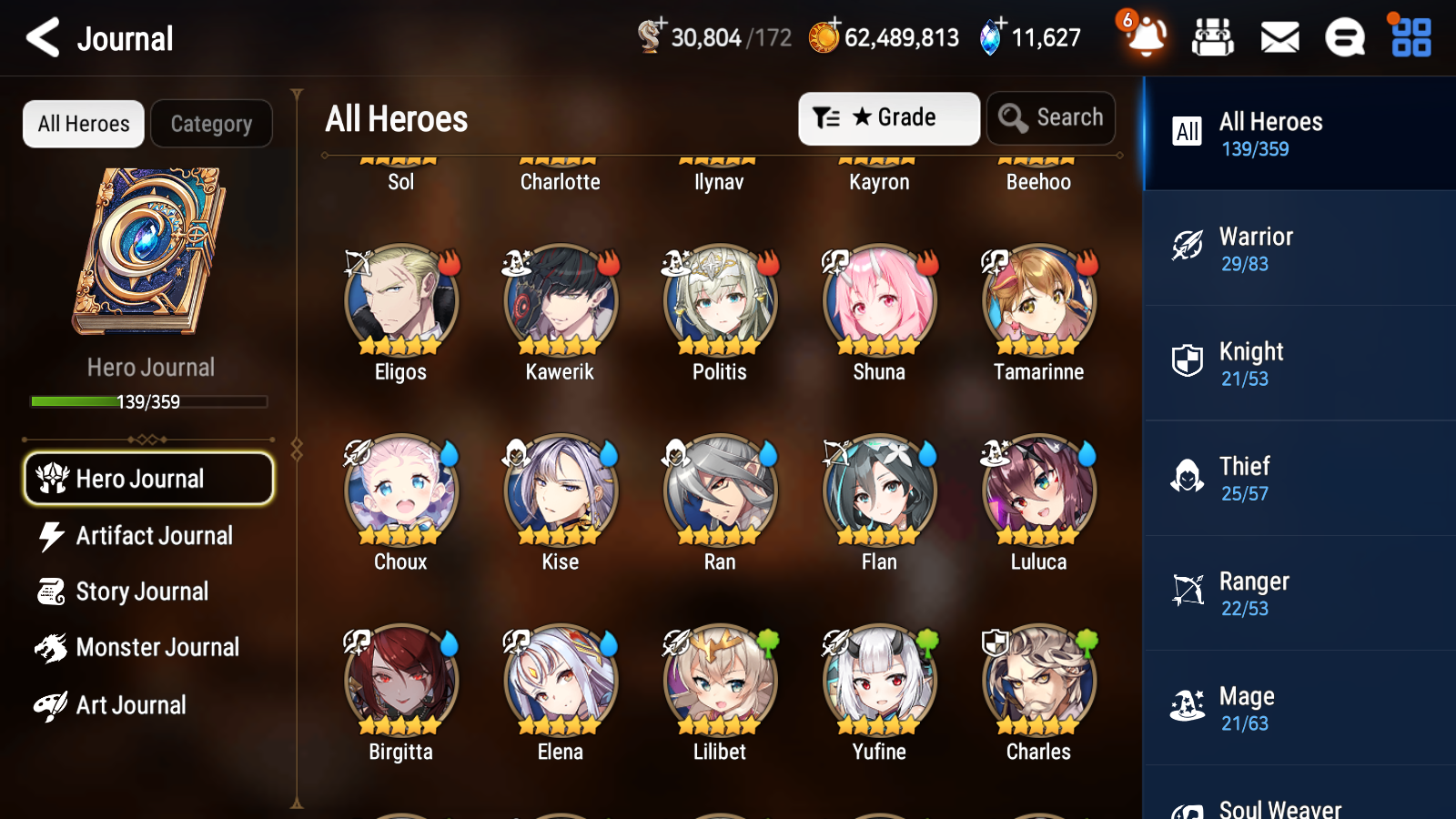Switch to the All Heroes tab
This screenshot has height=819, width=1456.
coord(83,124)
